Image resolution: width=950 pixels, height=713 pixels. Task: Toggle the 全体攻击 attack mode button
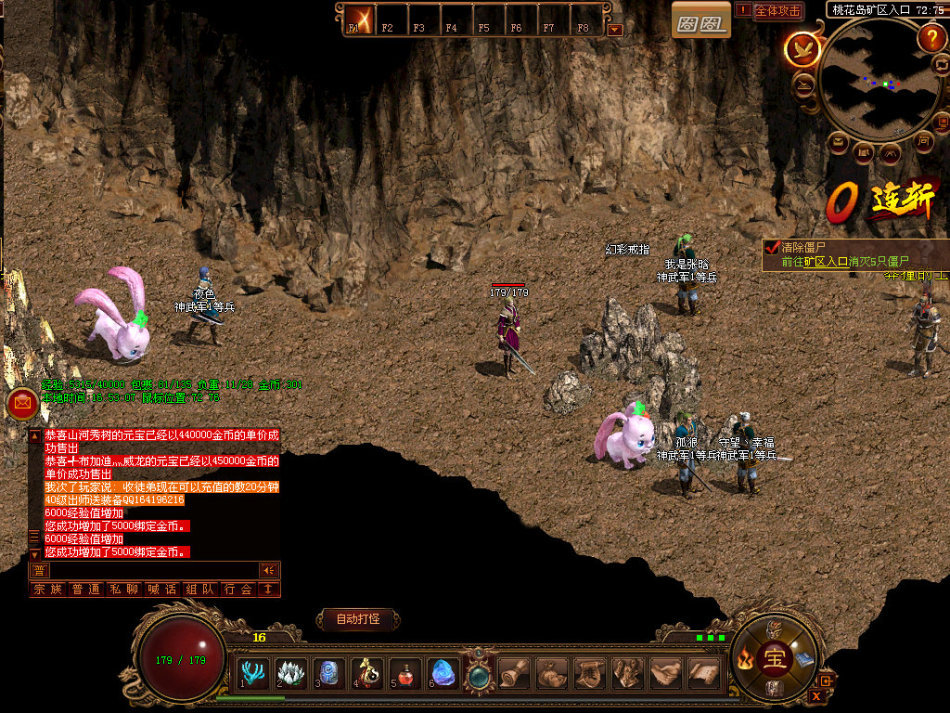point(778,11)
